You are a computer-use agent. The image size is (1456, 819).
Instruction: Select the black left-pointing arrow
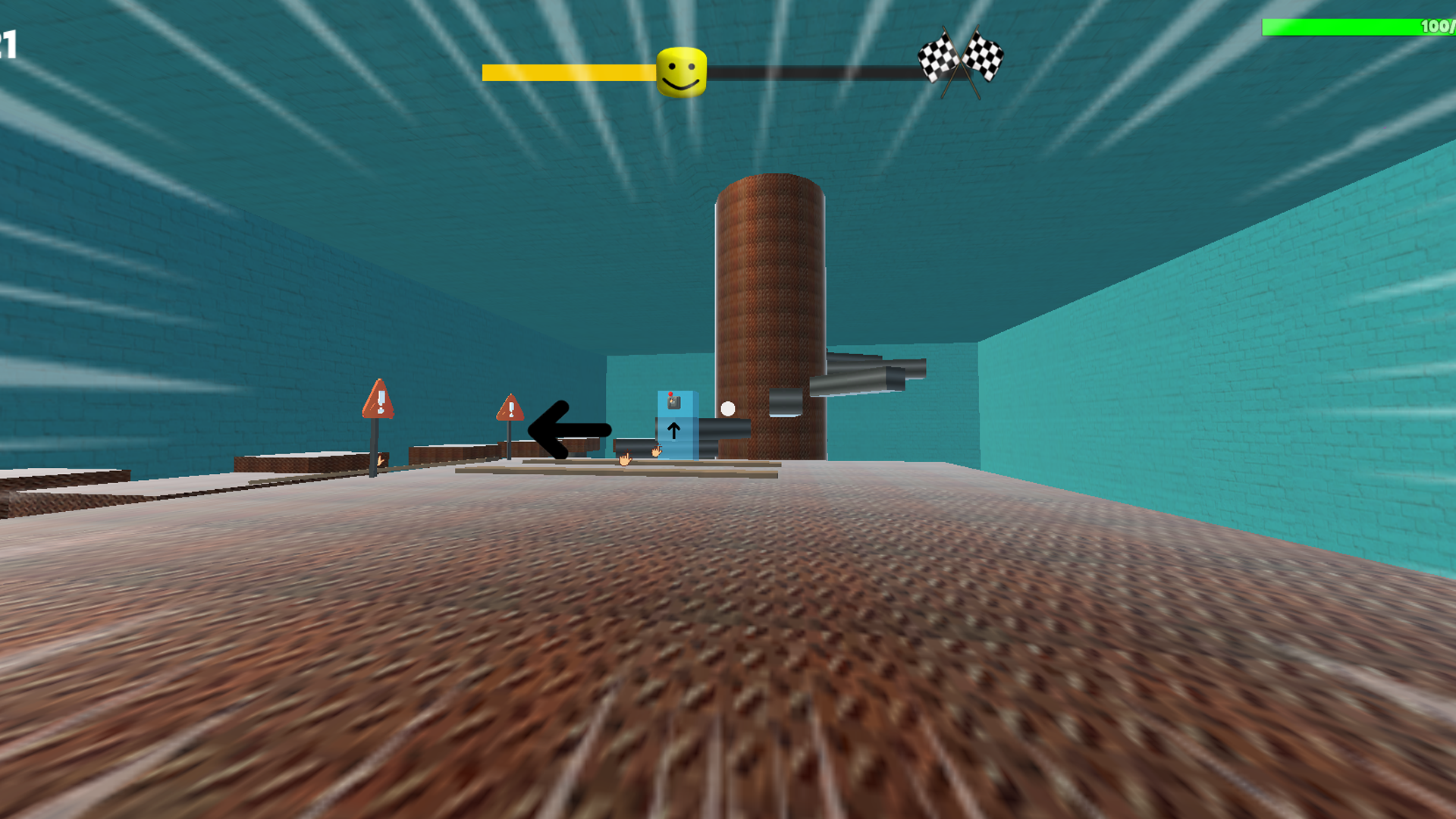(x=565, y=430)
